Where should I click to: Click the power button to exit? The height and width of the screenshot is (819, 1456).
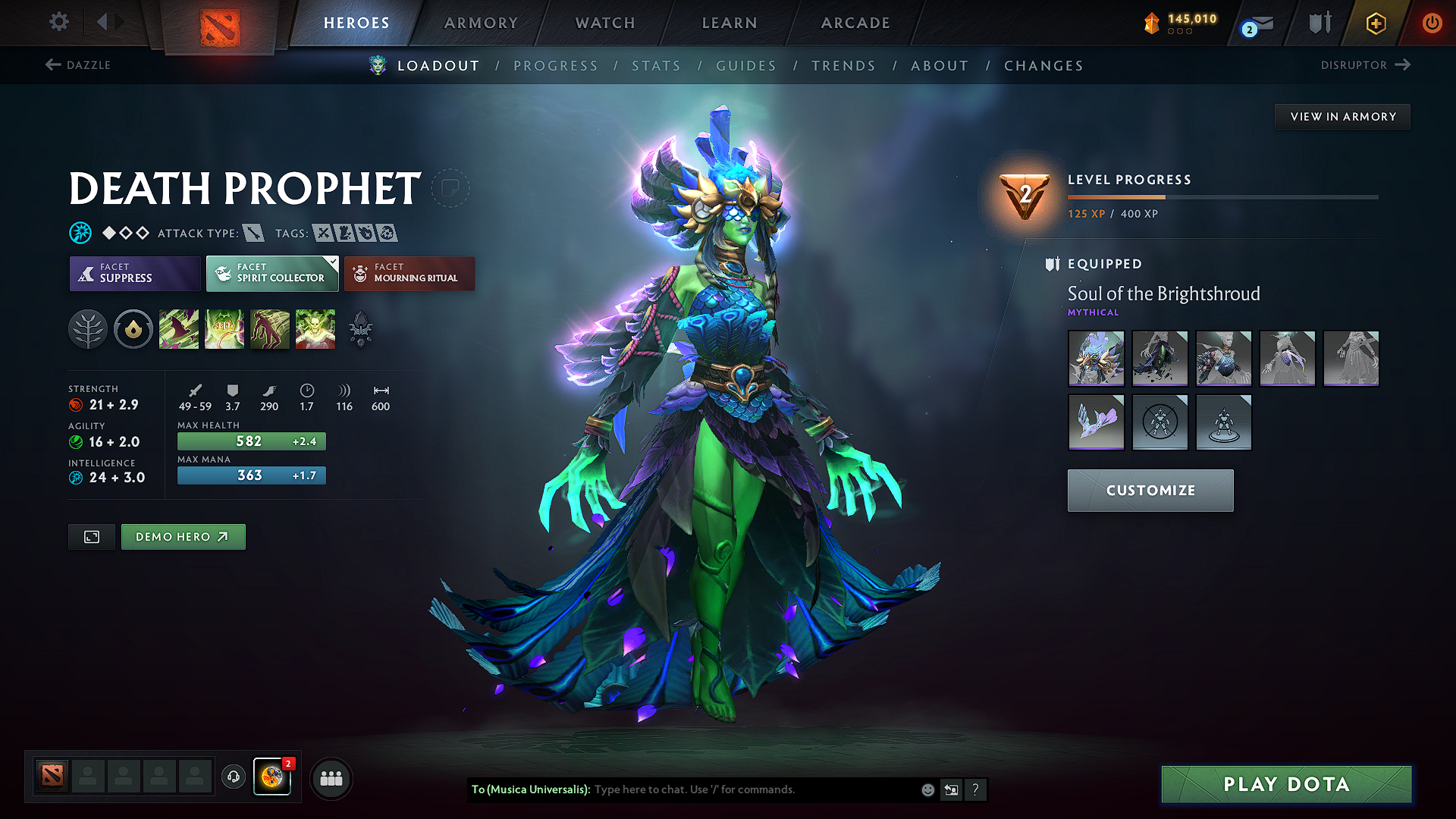(1432, 23)
